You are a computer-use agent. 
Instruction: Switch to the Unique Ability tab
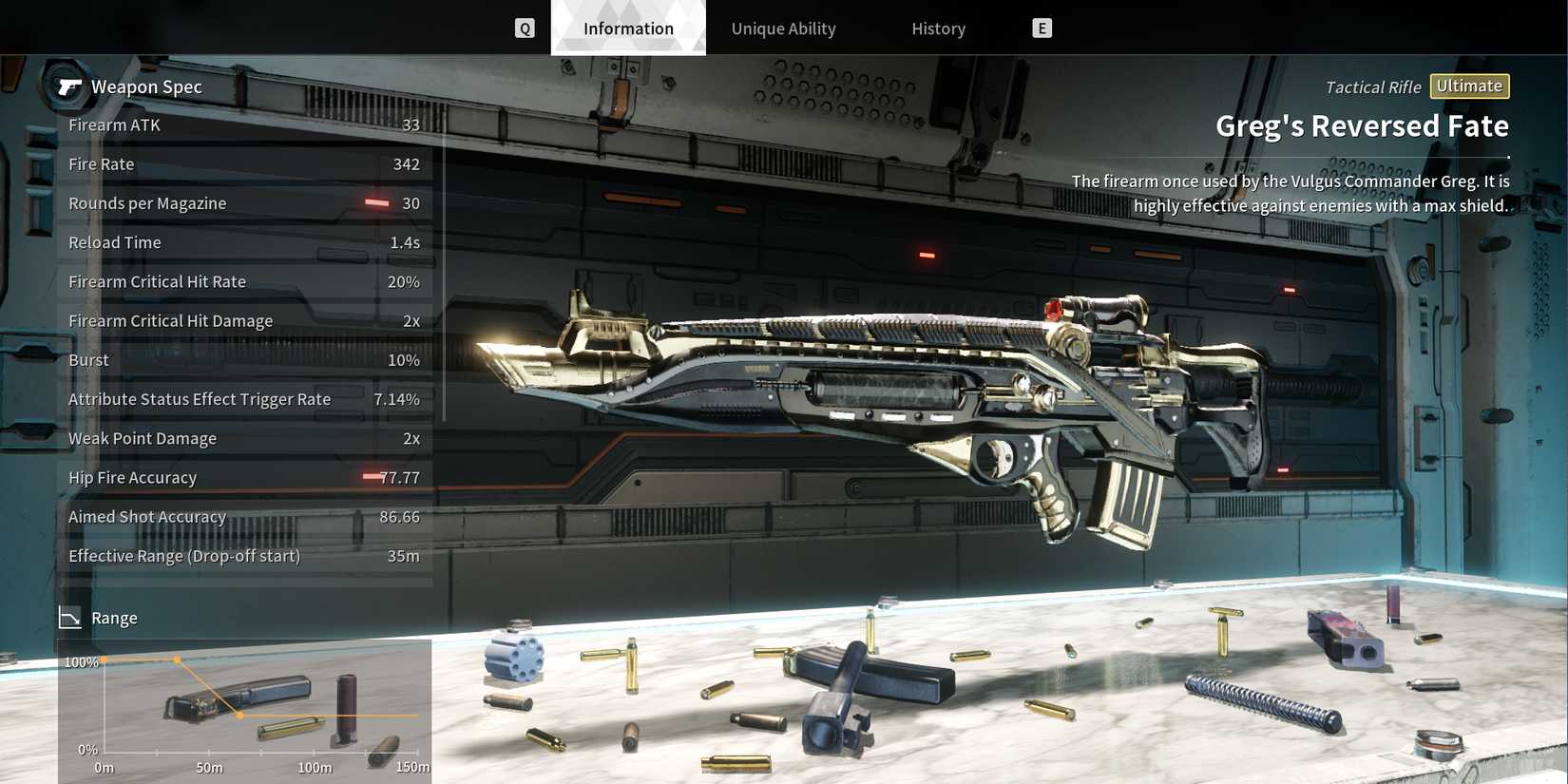tap(783, 29)
